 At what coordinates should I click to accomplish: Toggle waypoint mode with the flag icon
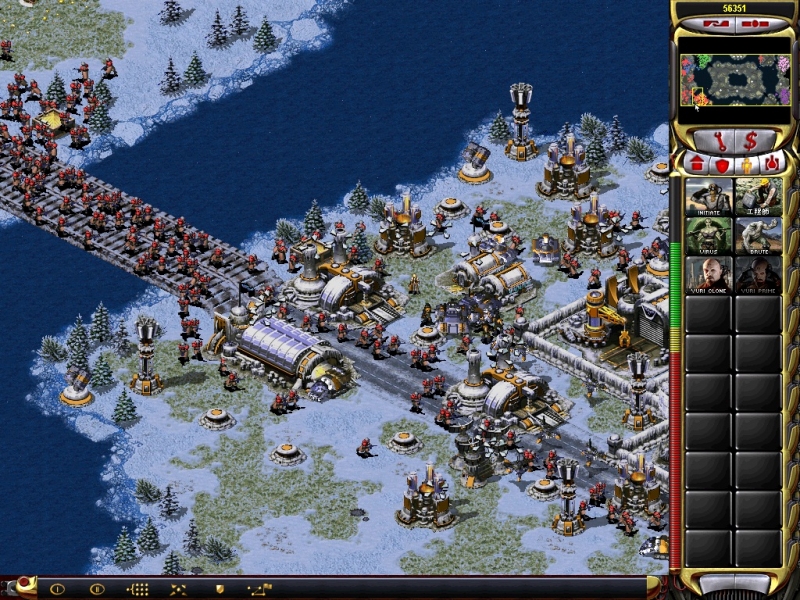pos(260,589)
